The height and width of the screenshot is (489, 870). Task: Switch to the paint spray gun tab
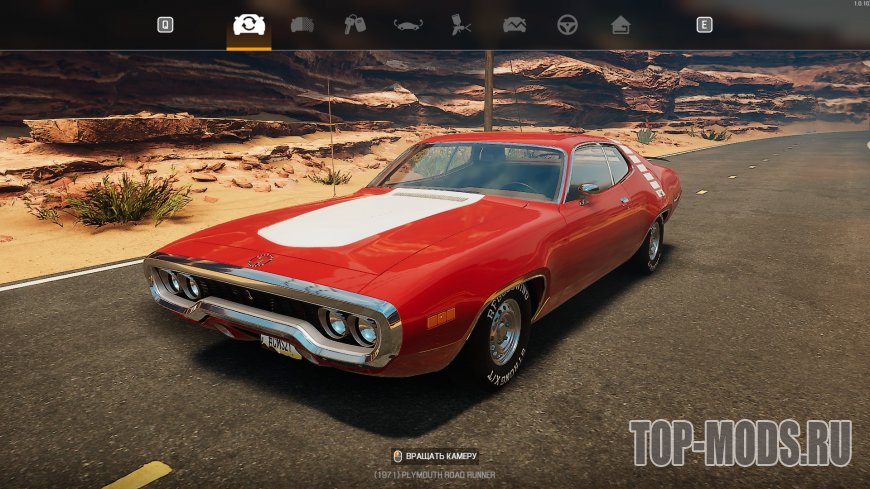click(x=461, y=25)
